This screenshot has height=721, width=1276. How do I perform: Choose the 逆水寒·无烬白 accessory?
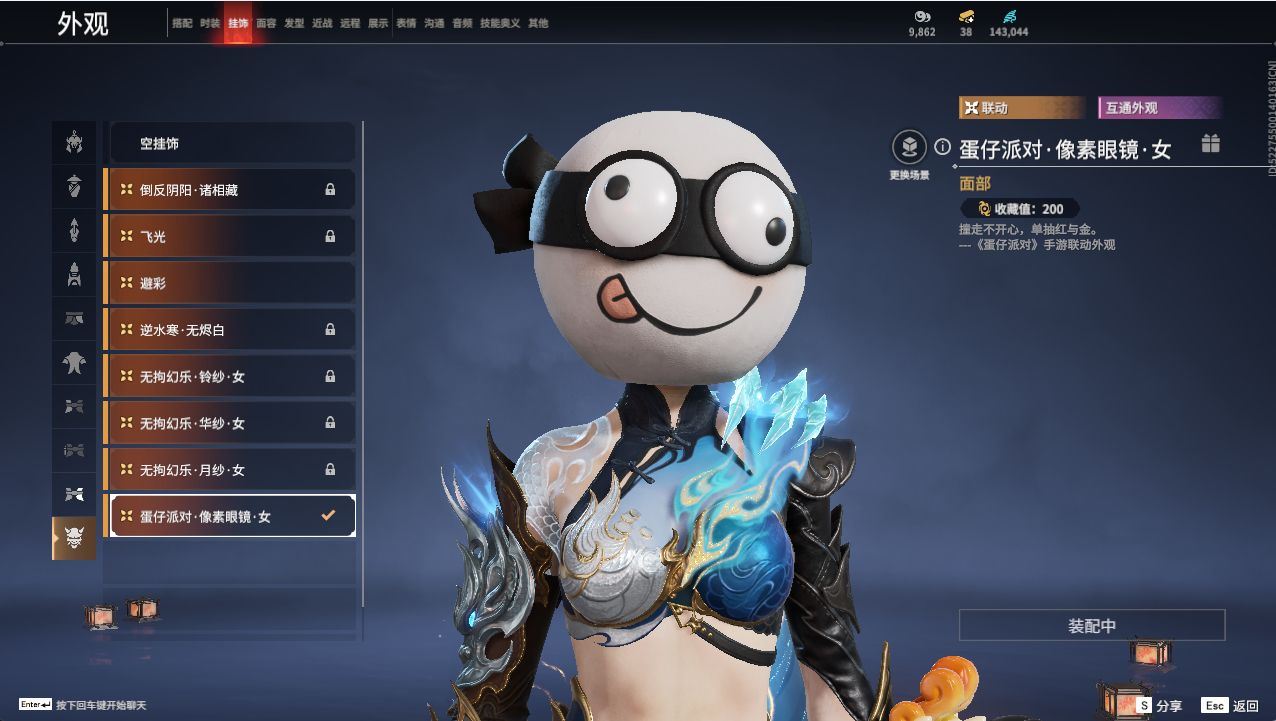(x=230, y=329)
